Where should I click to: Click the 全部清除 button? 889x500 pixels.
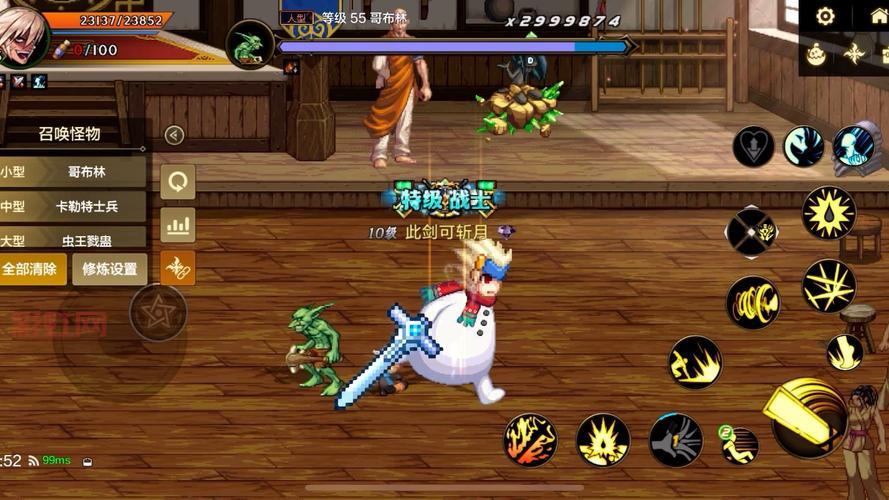(33, 269)
